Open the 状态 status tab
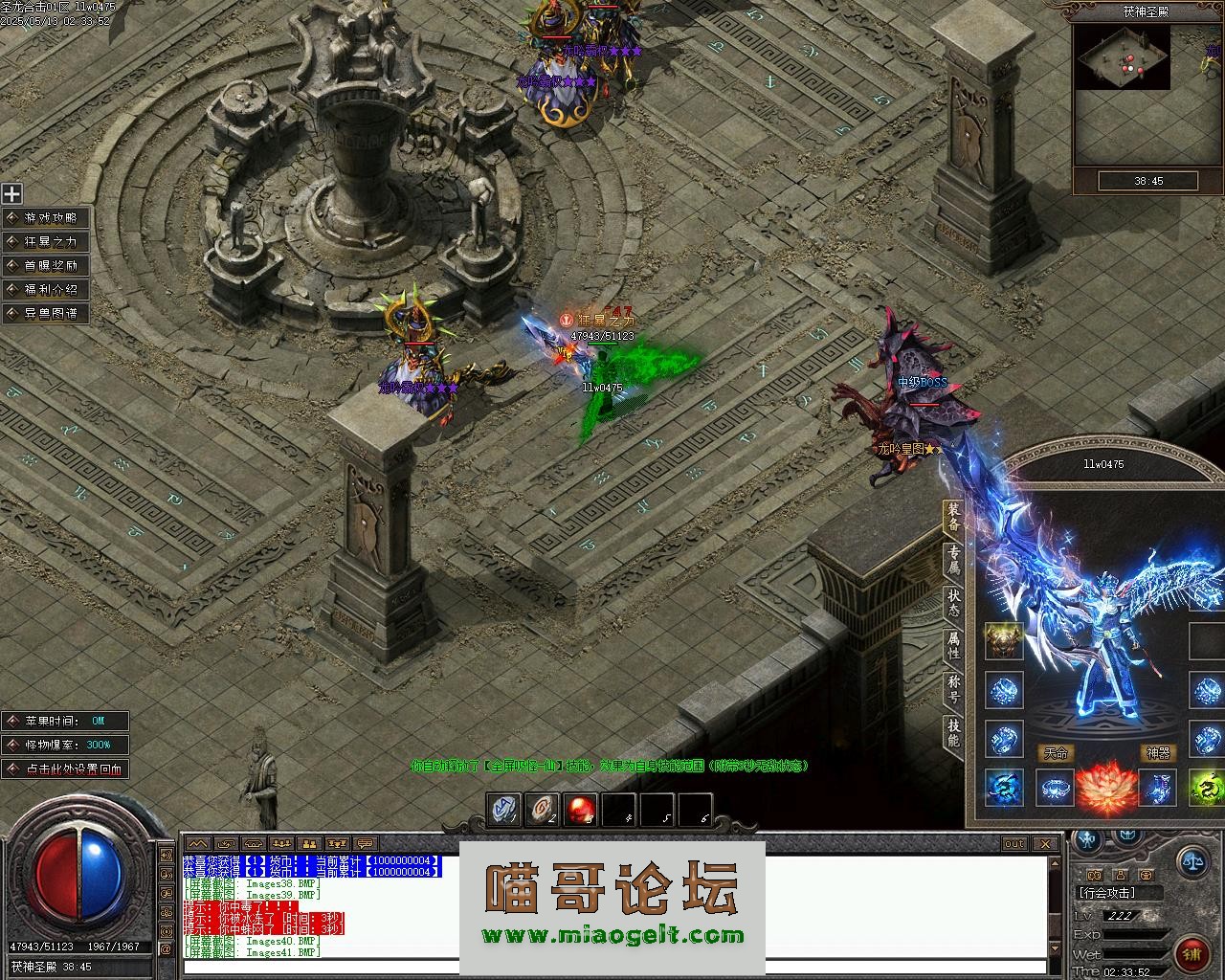This screenshot has height=980, width=1225. (953, 602)
